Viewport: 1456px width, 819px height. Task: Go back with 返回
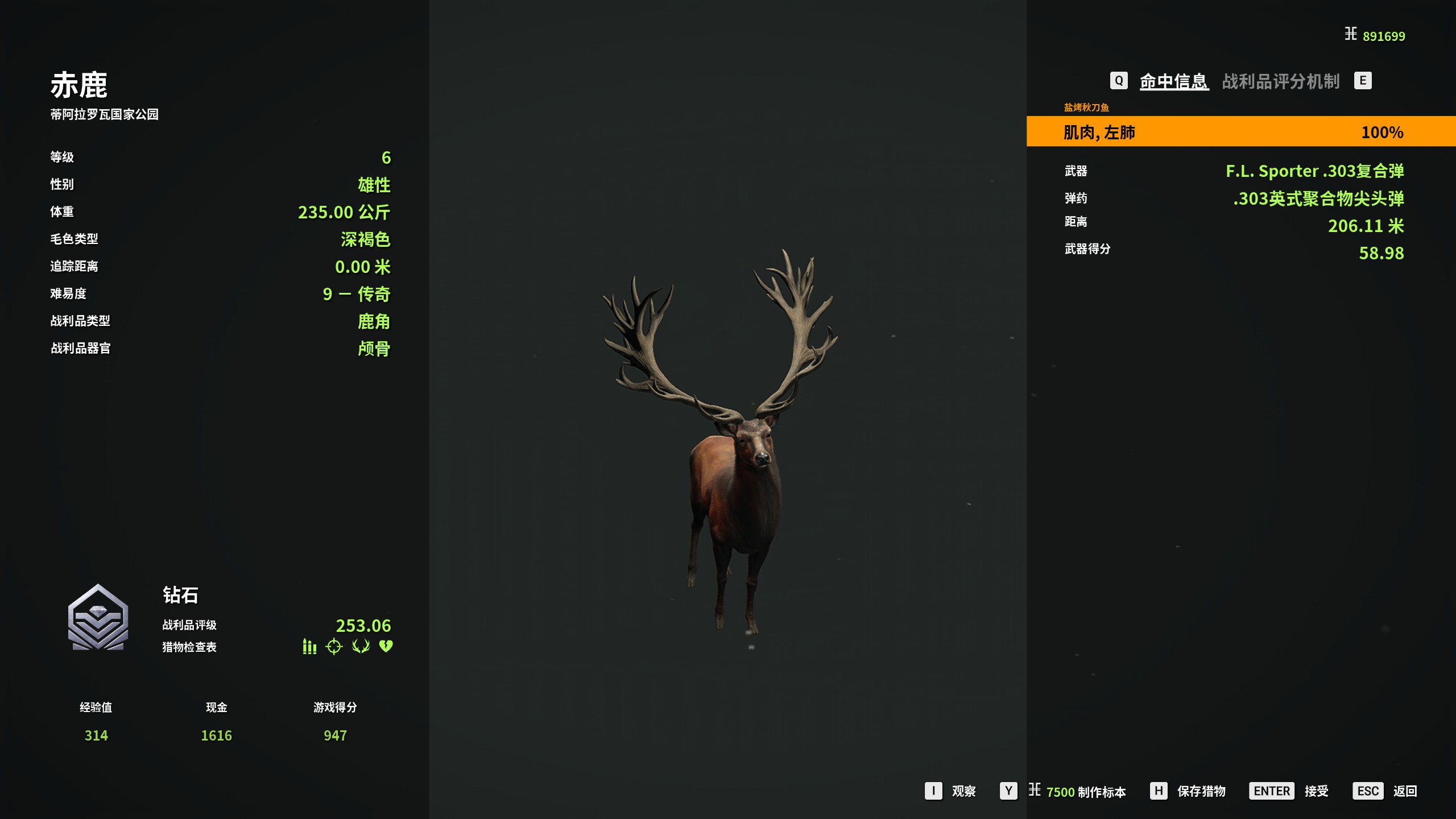[1404, 791]
